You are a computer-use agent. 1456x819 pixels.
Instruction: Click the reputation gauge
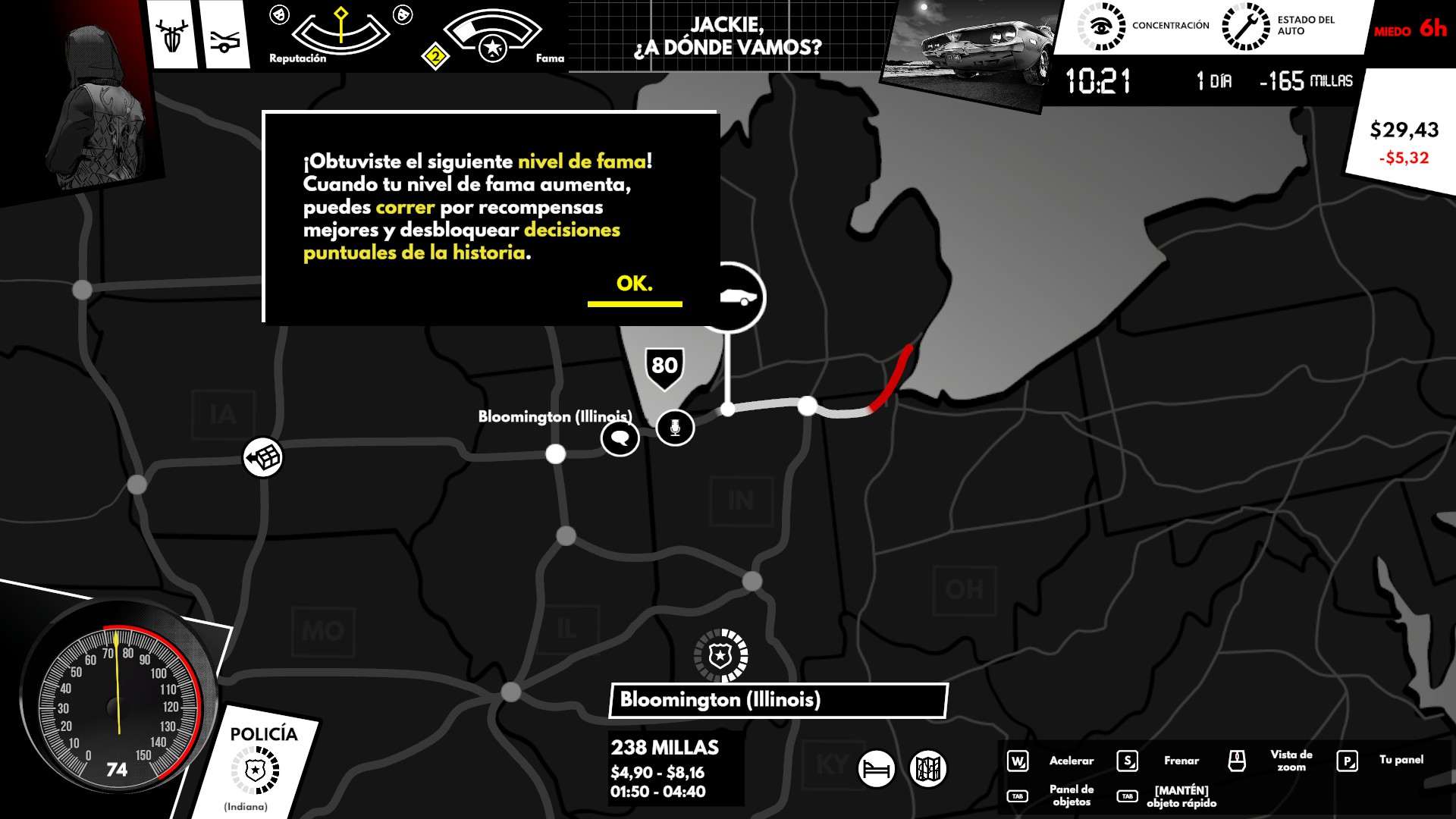pos(340,32)
